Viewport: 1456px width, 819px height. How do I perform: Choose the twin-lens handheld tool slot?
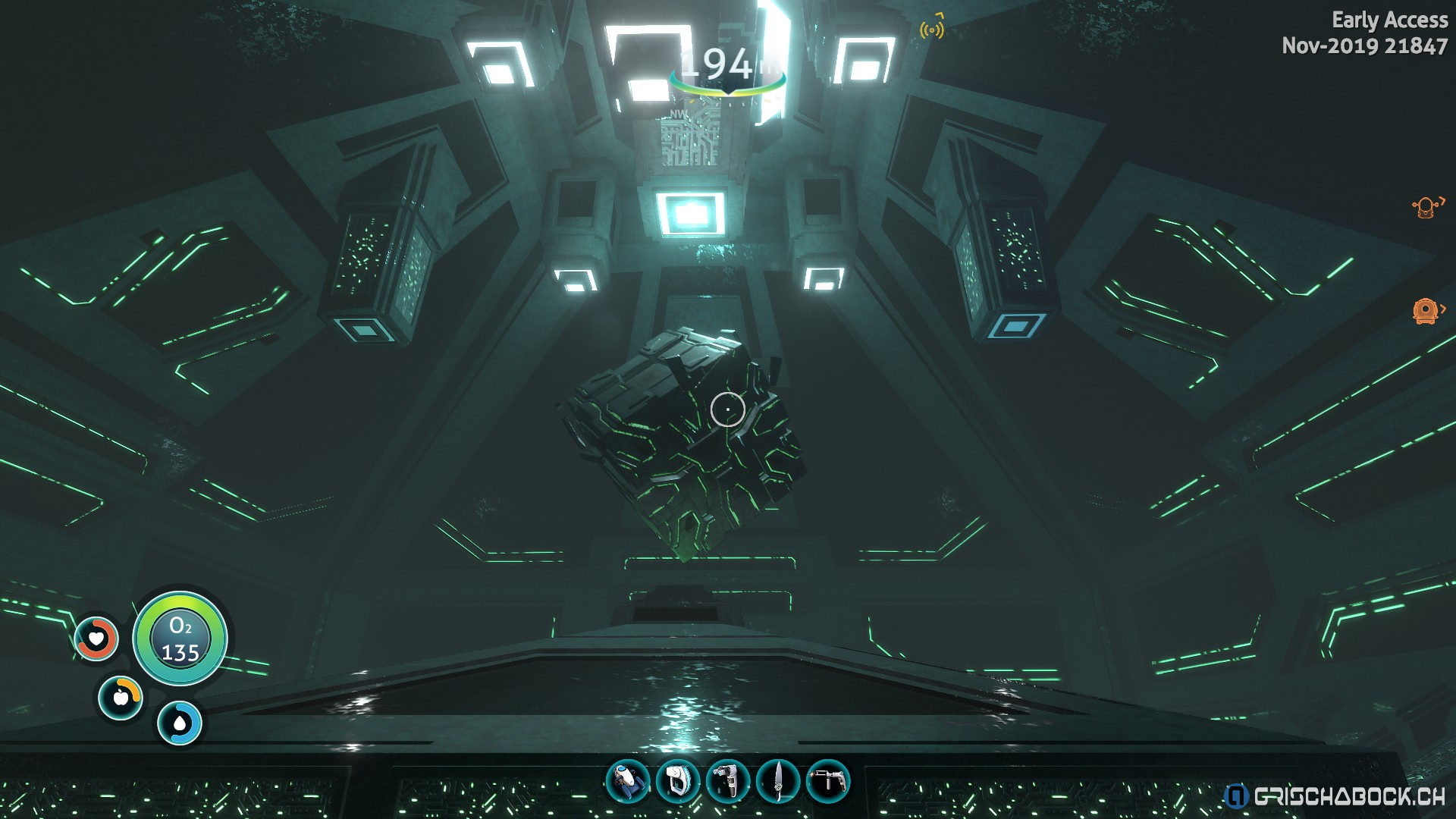[727, 781]
